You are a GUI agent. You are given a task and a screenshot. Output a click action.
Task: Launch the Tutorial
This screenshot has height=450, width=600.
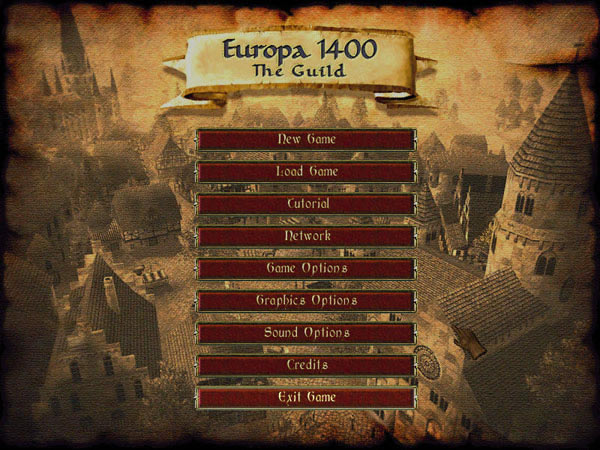coord(306,204)
